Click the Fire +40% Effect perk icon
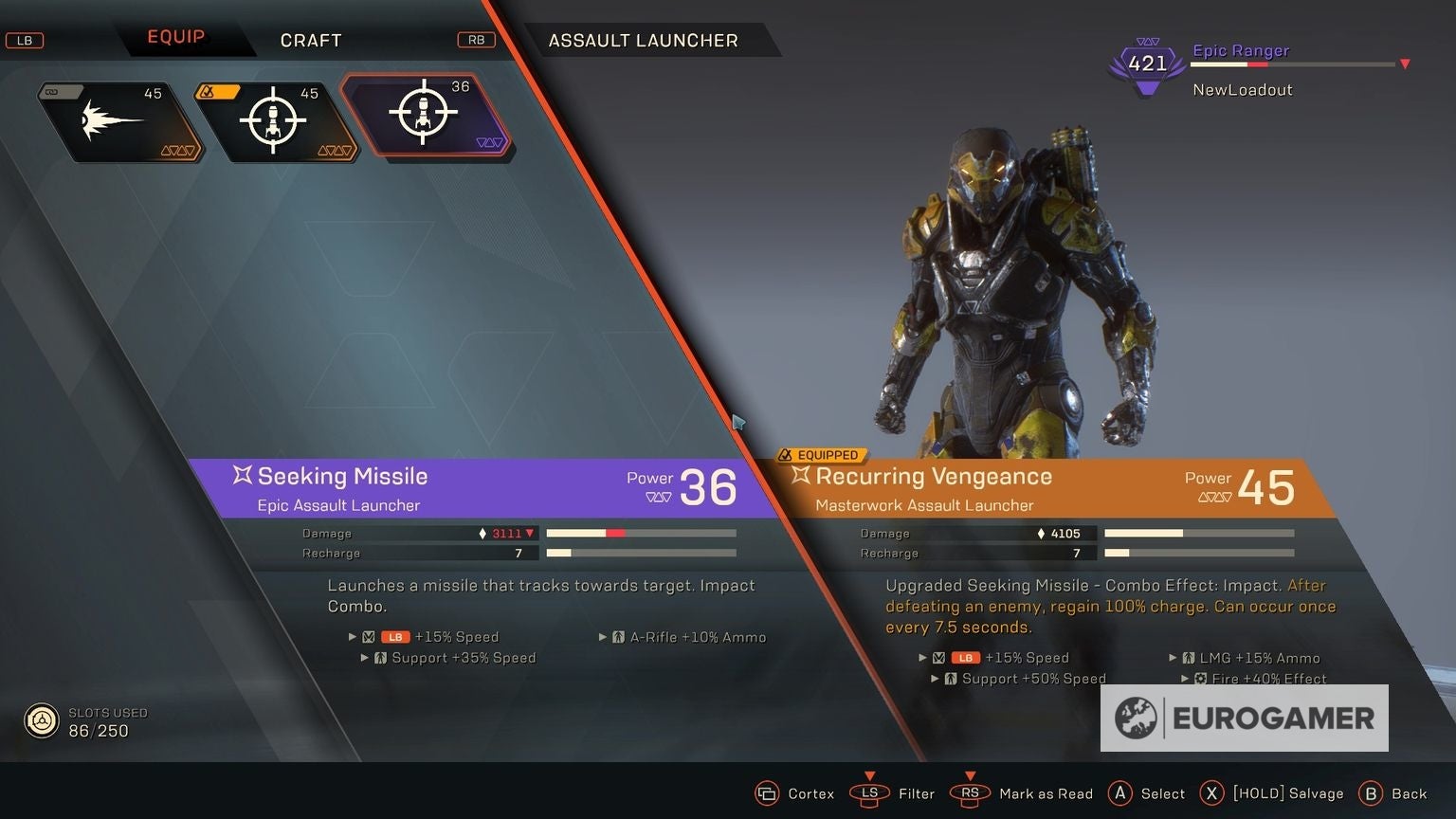The image size is (1456, 819). (x=1202, y=679)
